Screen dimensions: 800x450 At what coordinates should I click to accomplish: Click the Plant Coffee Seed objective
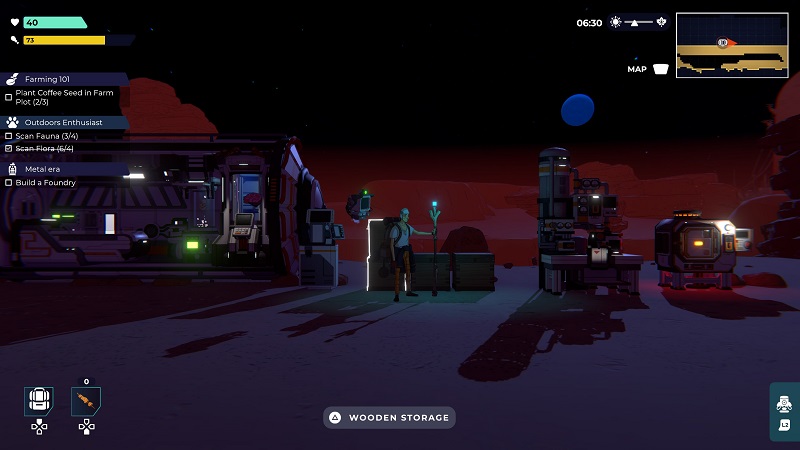click(60, 97)
